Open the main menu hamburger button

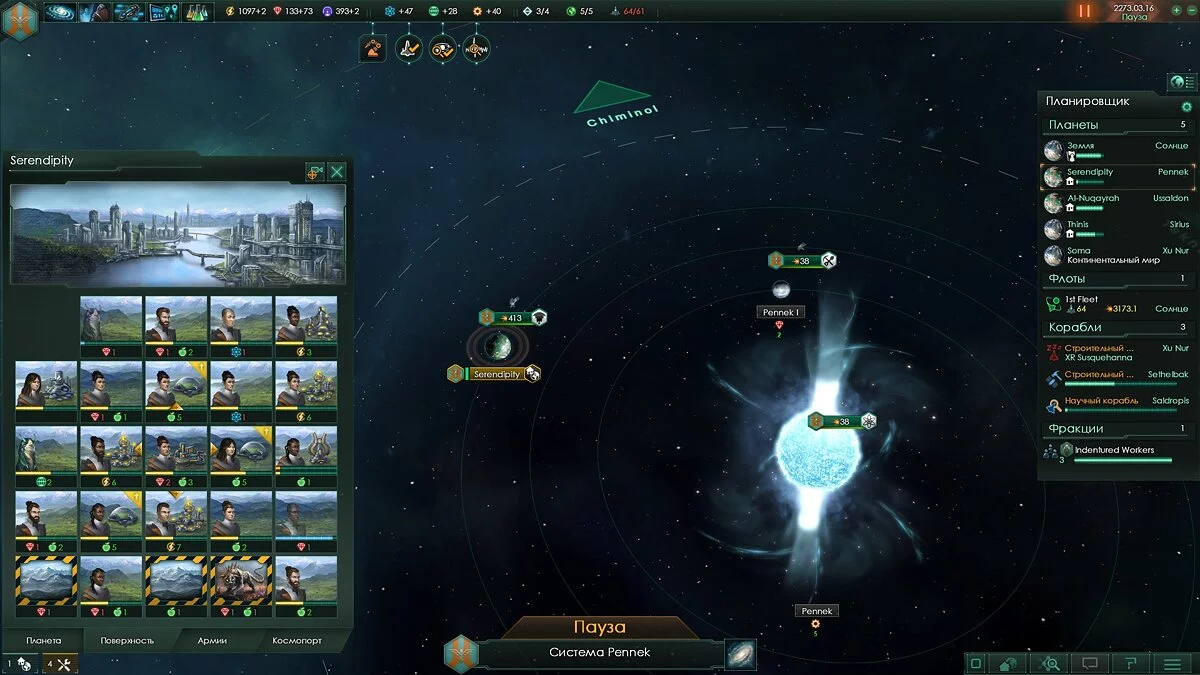tap(1172, 663)
